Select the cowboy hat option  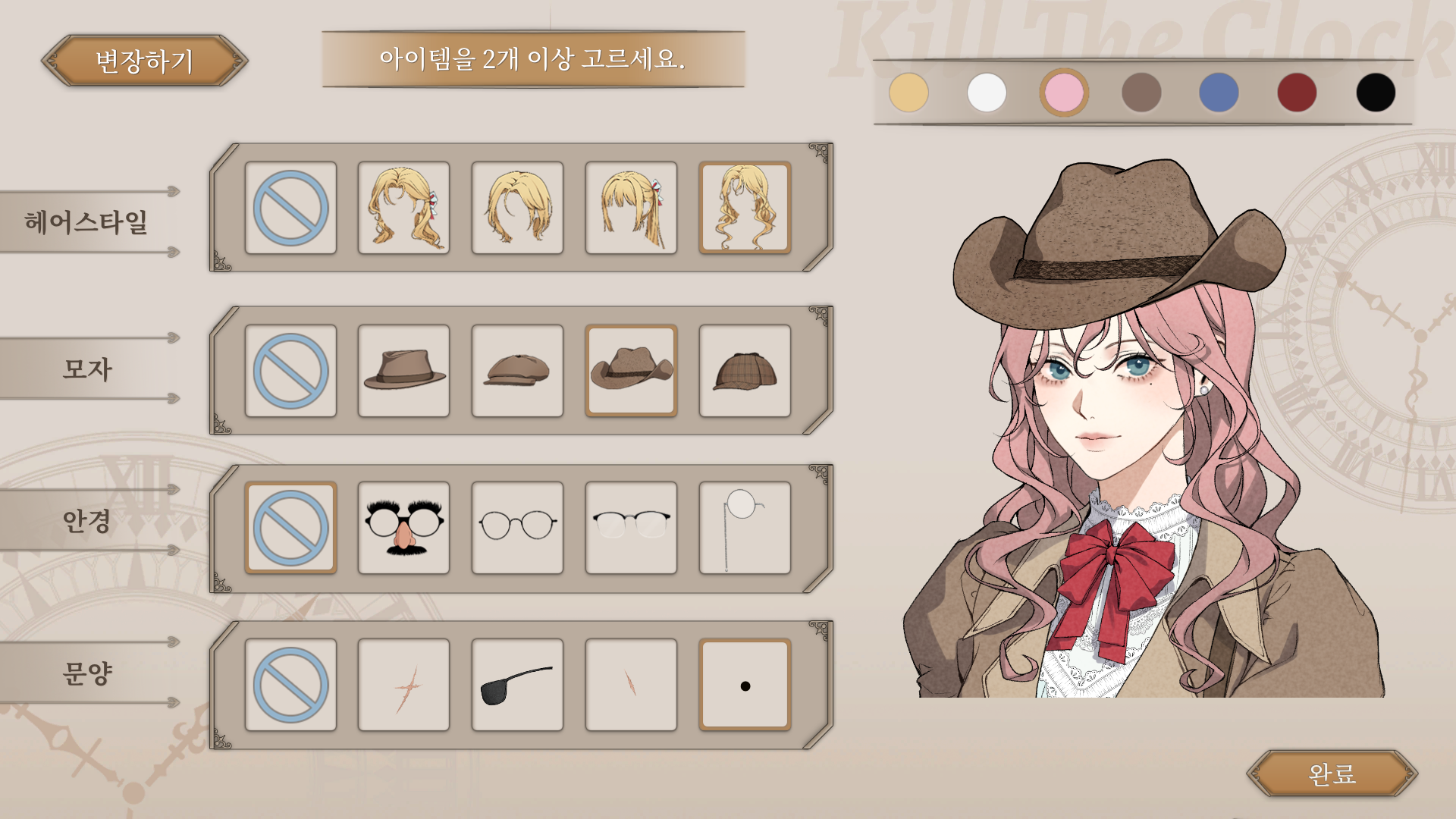(632, 371)
